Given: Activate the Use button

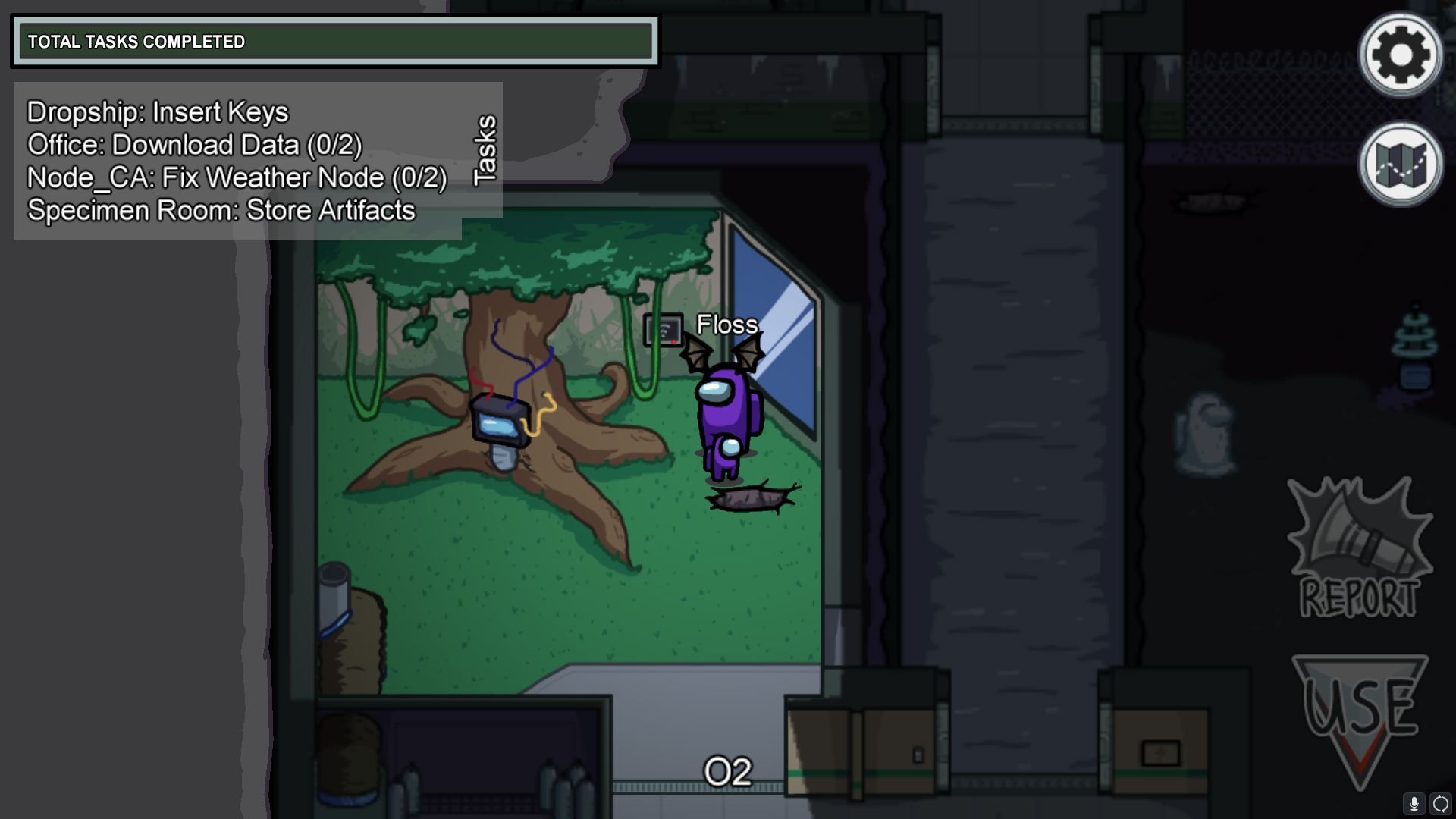Looking at the screenshot, I should click(x=1359, y=717).
